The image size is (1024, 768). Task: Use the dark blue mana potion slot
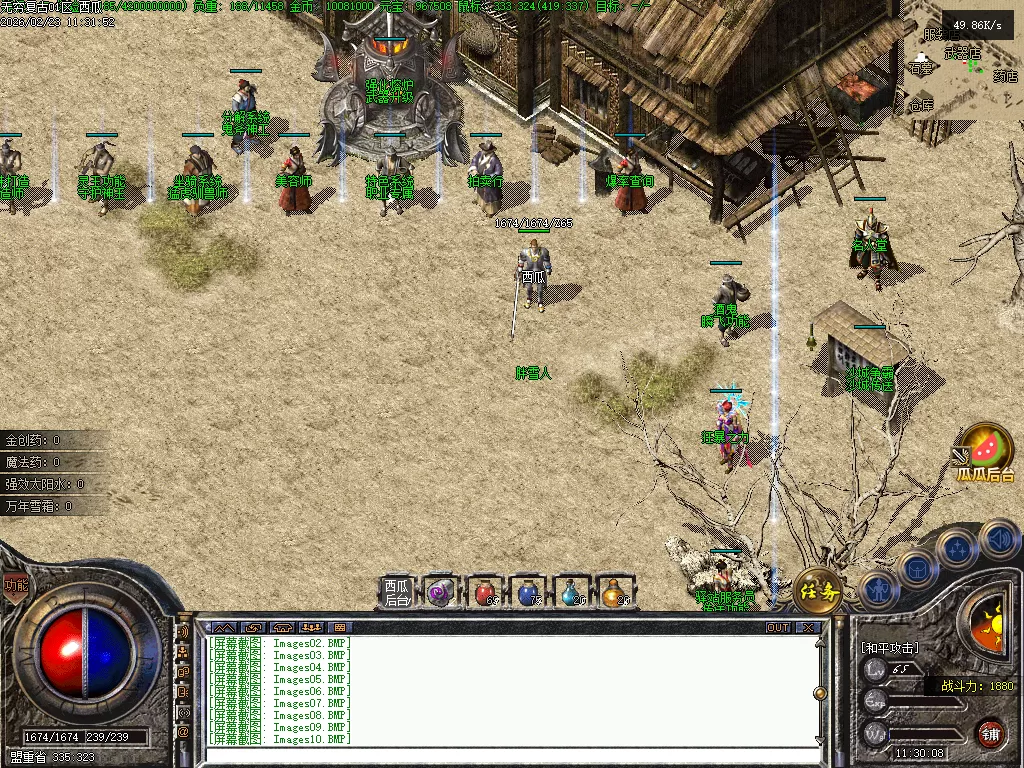click(529, 593)
